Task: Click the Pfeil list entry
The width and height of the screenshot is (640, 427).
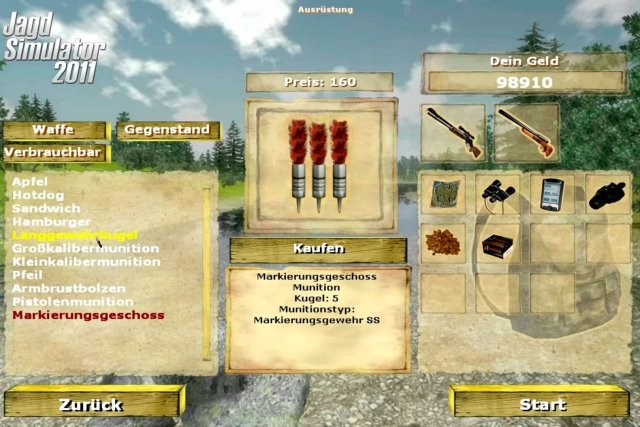Action: [27, 274]
